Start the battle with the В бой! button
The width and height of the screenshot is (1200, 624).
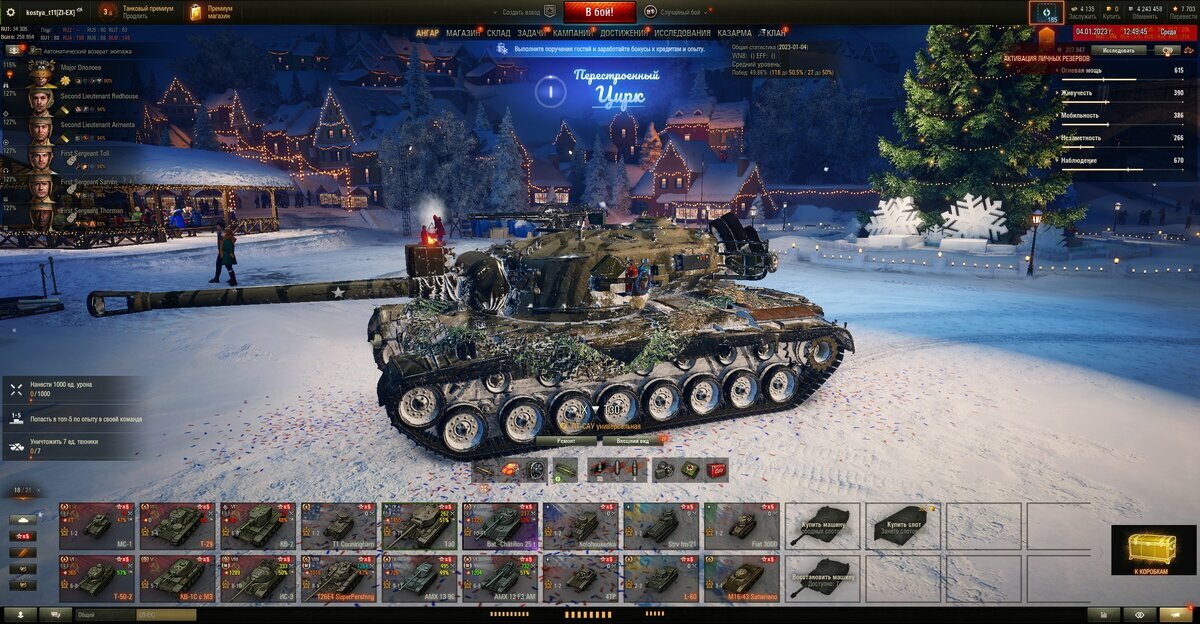[599, 12]
